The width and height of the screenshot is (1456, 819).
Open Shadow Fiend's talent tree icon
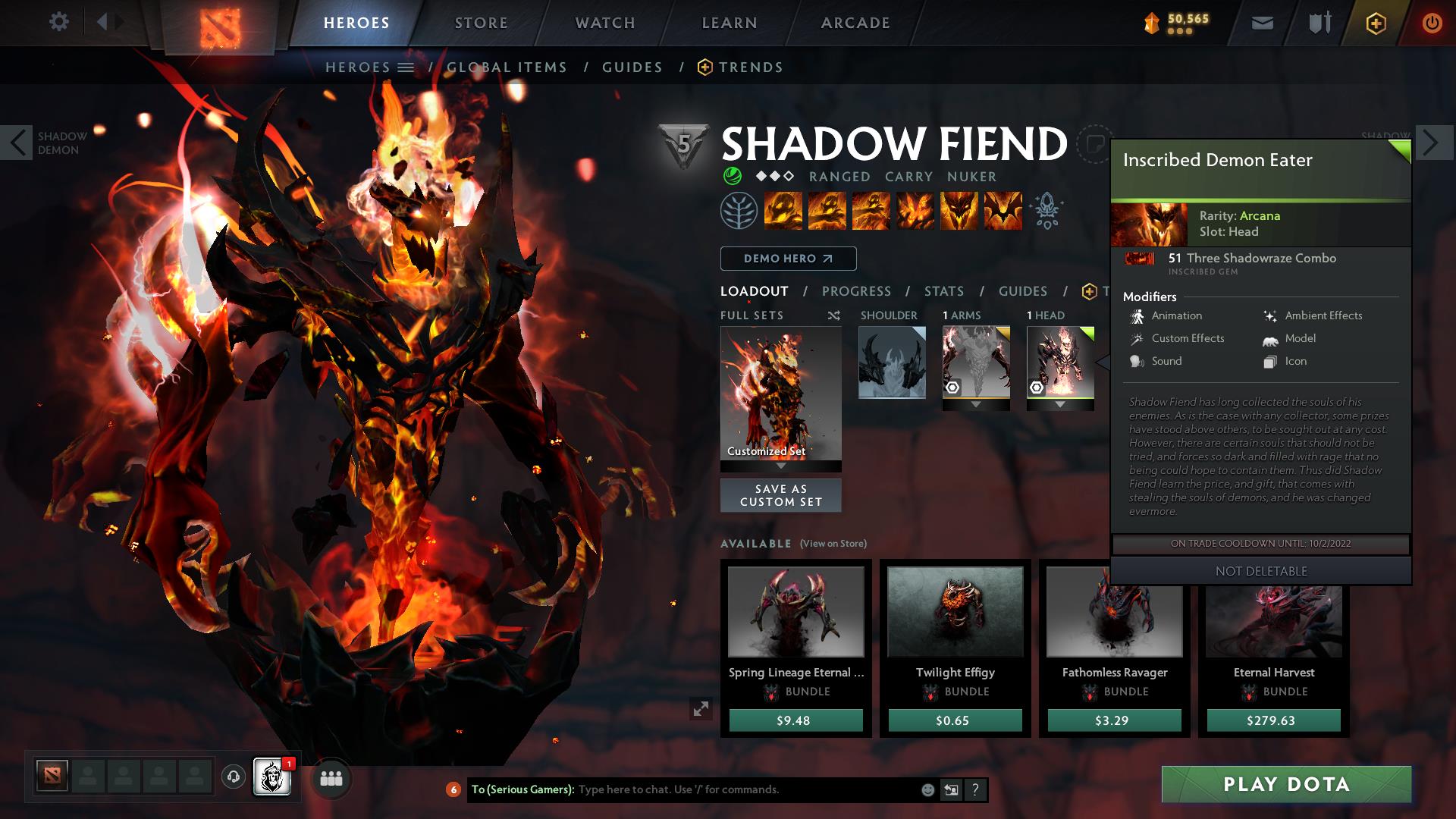click(740, 211)
